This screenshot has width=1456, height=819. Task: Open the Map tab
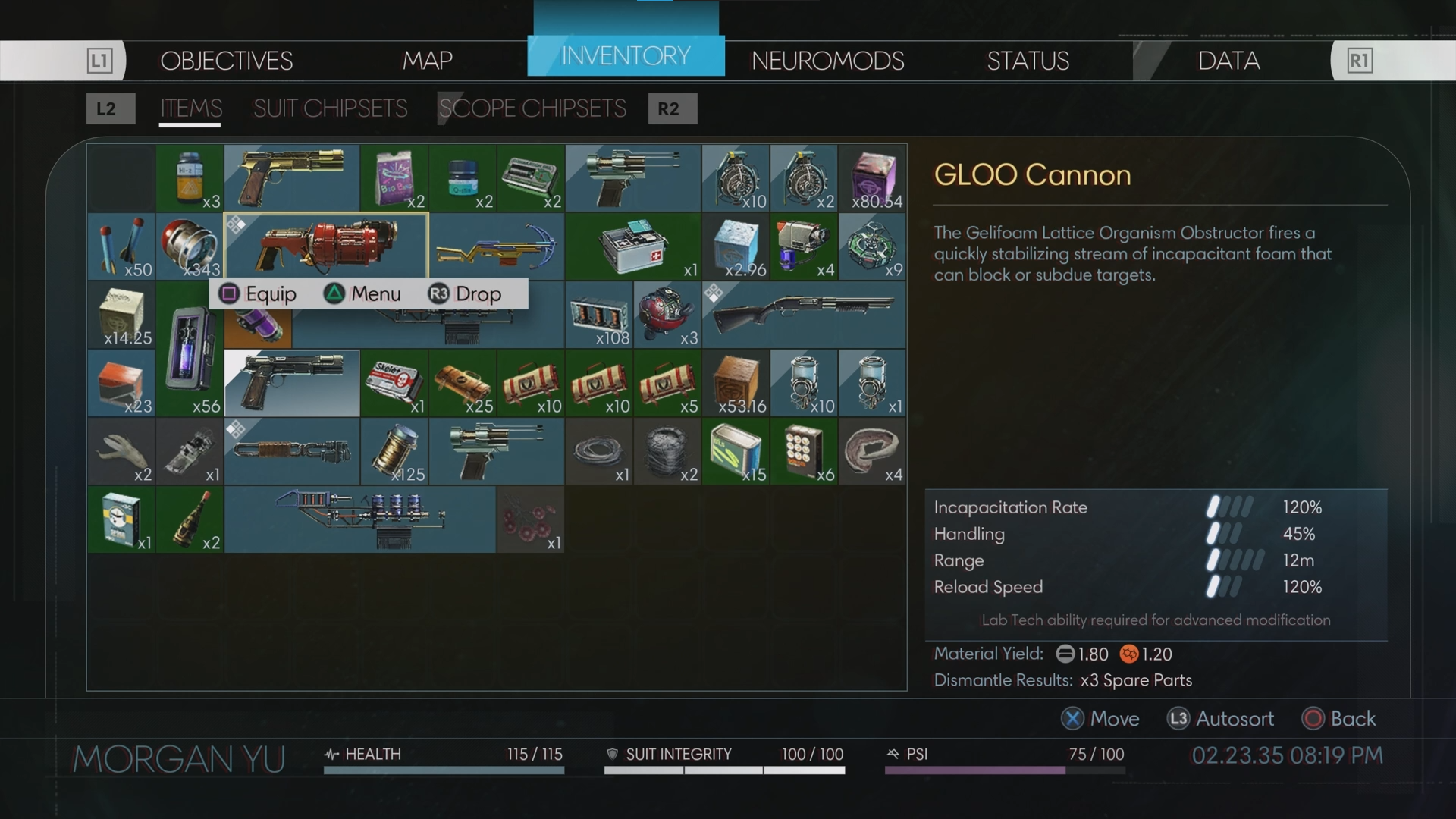click(427, 61)
